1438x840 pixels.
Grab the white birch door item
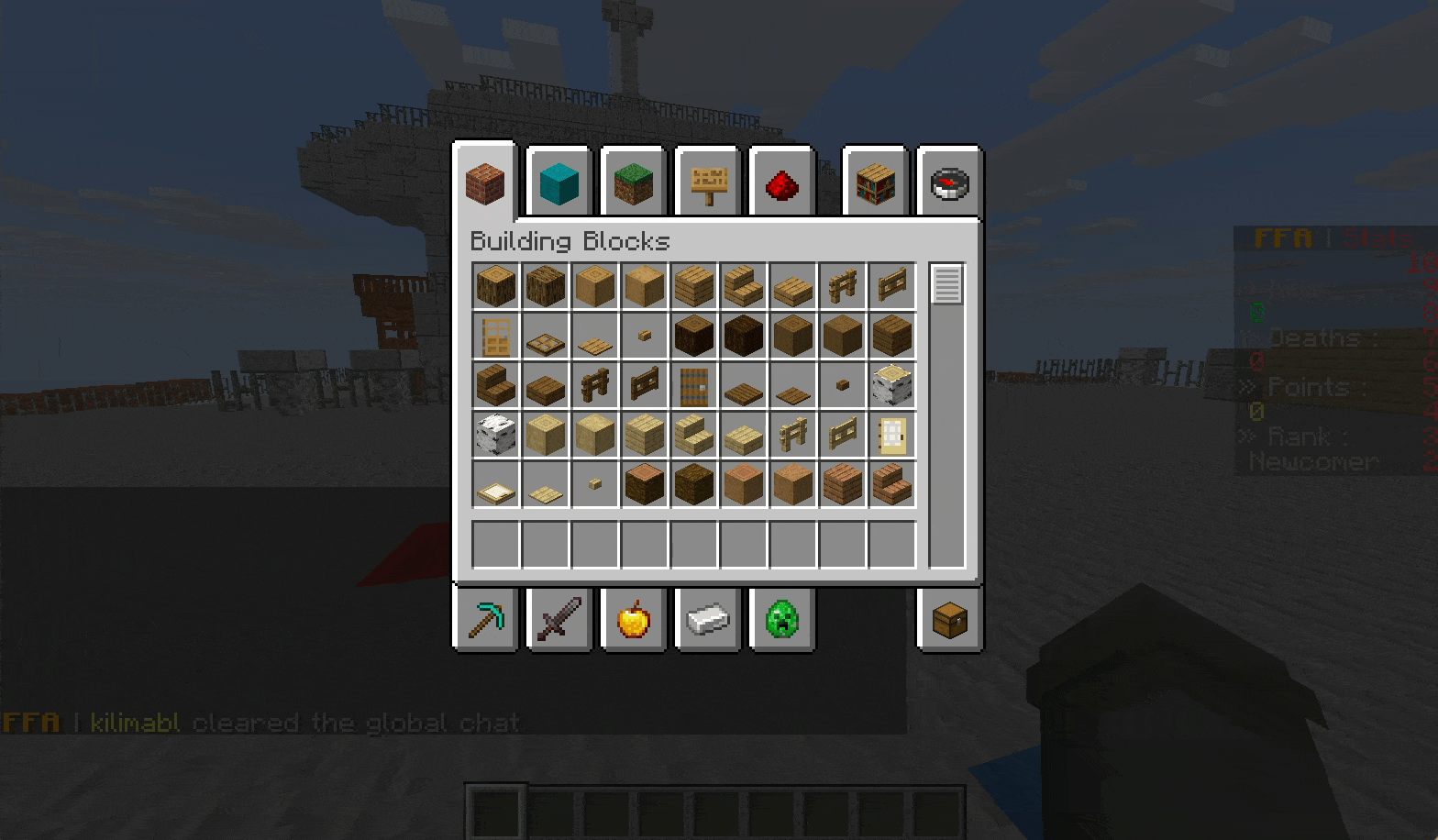coord(892,436)
